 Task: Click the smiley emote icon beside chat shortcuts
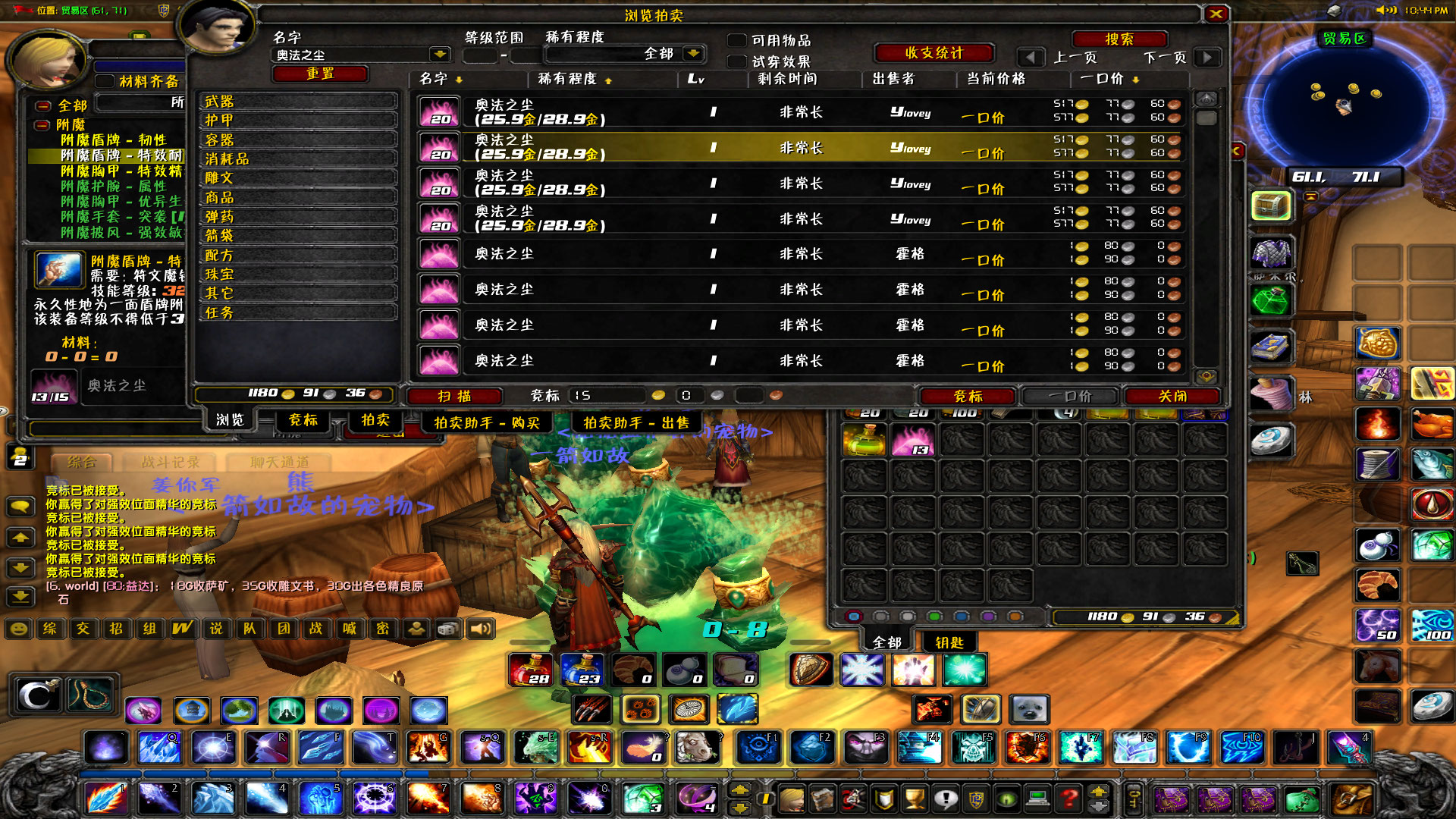(17, 628)
